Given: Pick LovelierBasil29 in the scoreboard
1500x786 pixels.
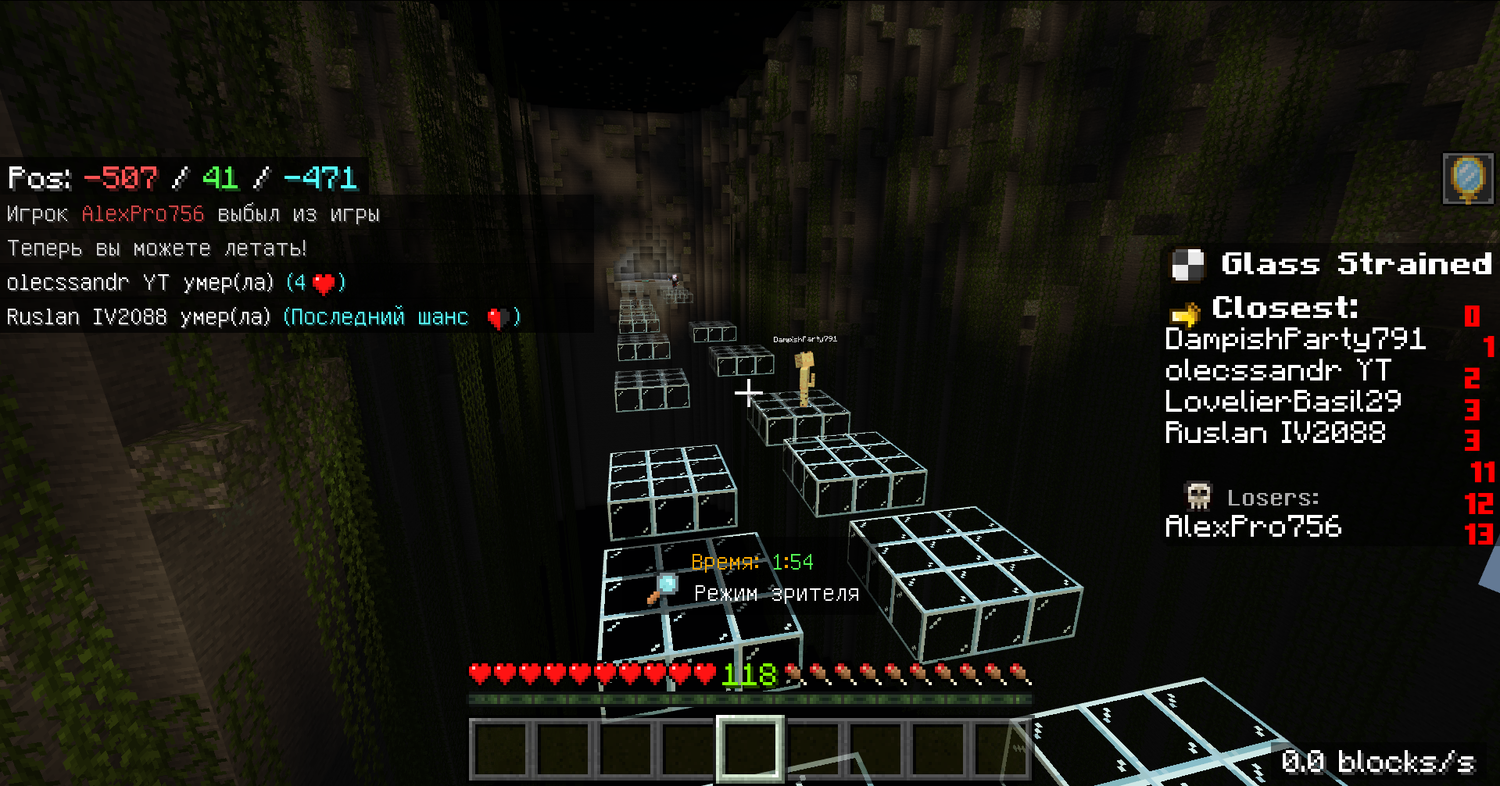Looking at the screenshot, I should pos(1283,402).
